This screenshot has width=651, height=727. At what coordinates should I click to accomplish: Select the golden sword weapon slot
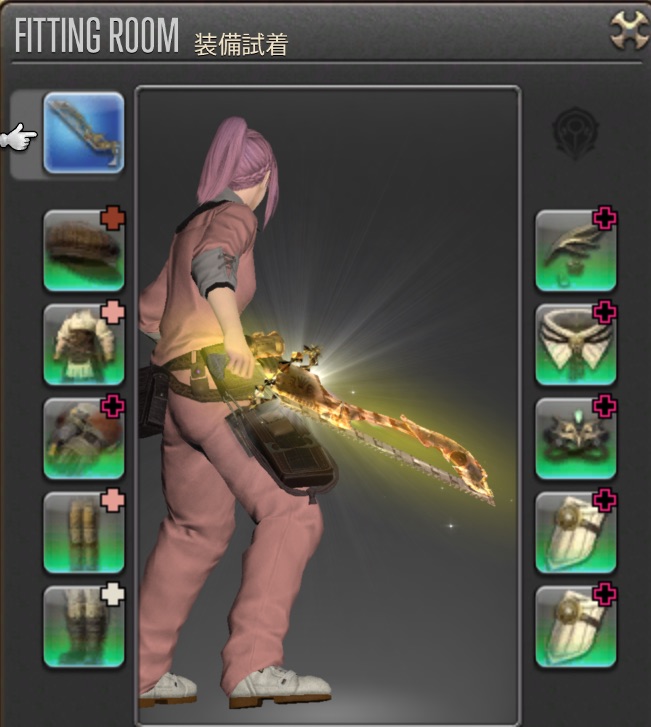pos(84,133)
